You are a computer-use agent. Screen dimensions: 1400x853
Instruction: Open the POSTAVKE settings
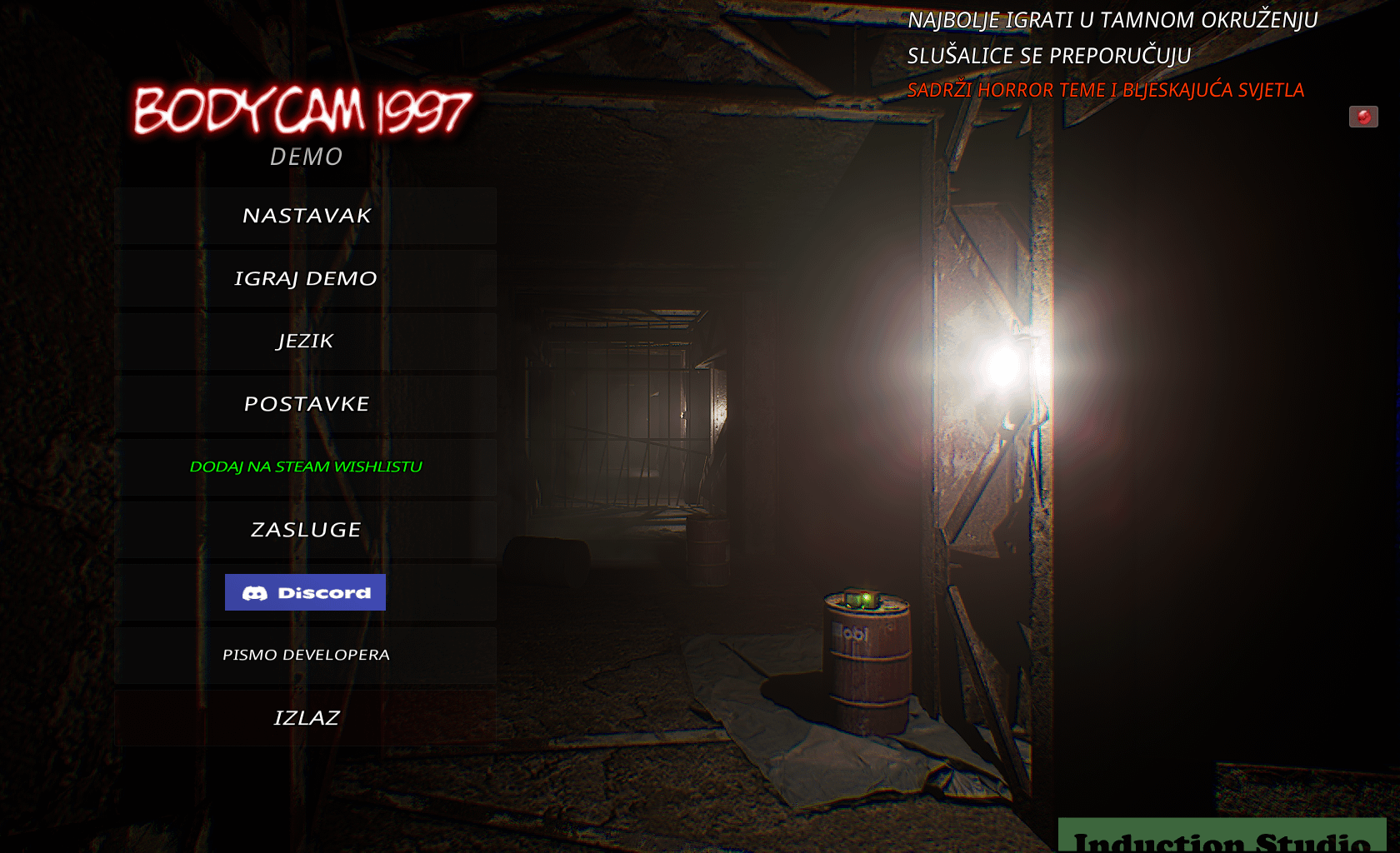(x=306, y=404)
